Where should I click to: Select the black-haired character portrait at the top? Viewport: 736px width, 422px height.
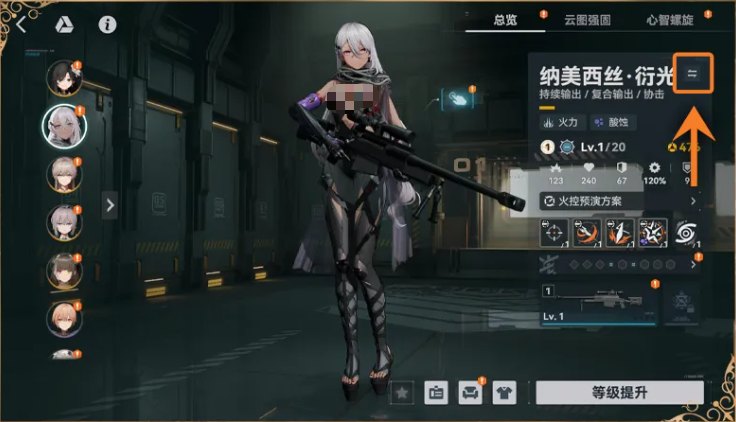pos(63,79)
